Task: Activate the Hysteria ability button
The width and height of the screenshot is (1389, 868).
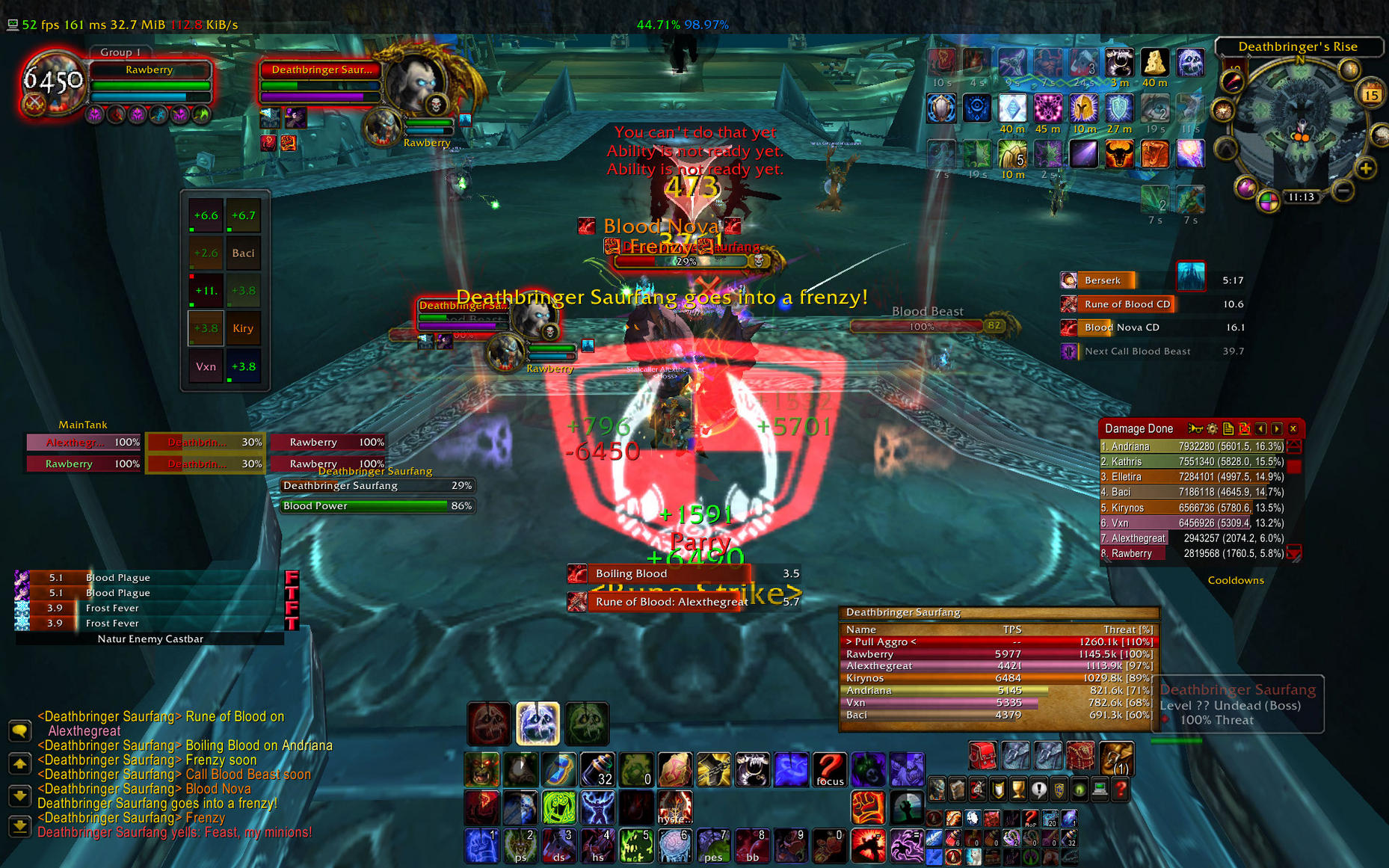Action: point(675,807)
